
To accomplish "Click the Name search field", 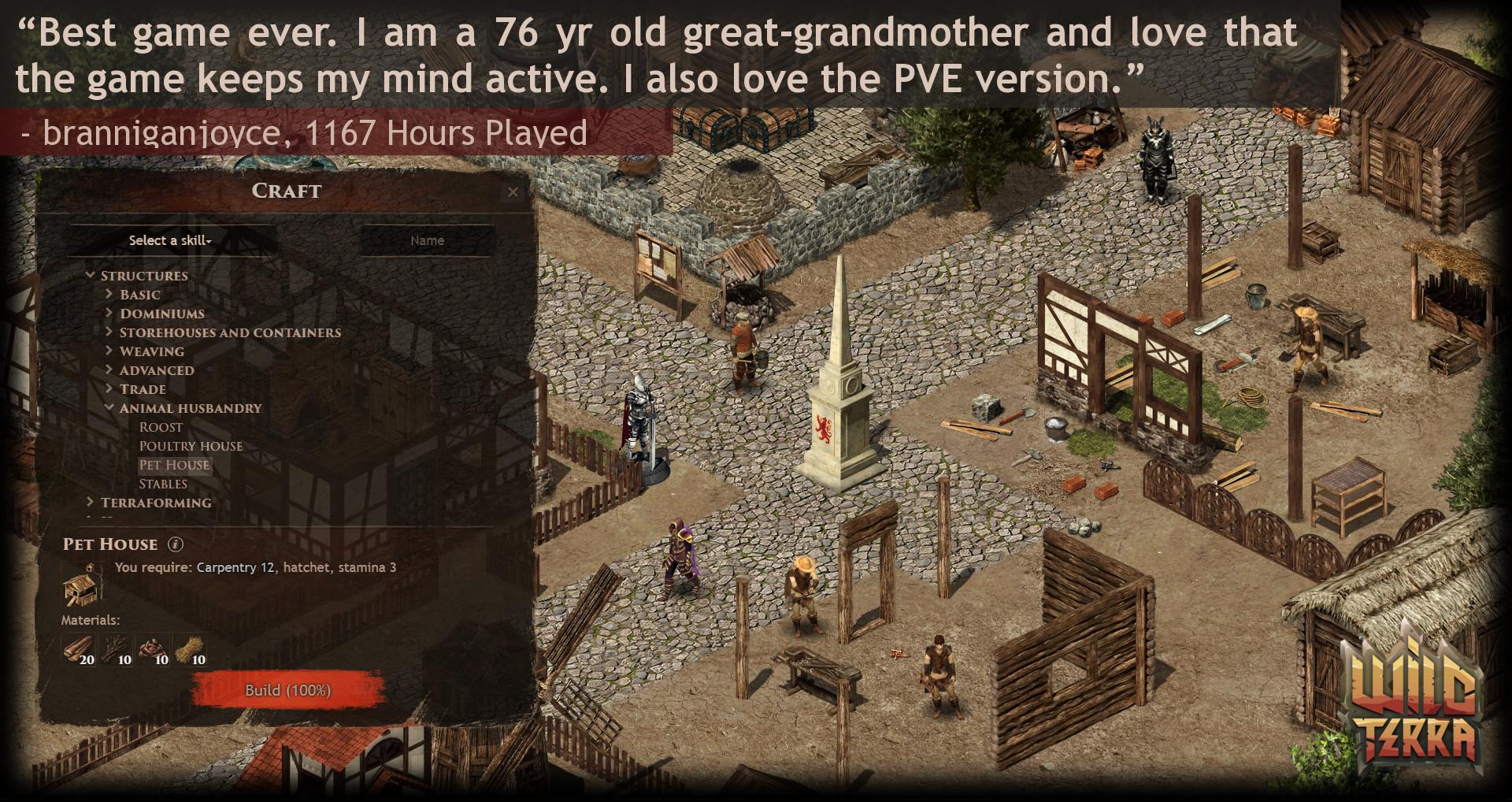I will [426, 240].
